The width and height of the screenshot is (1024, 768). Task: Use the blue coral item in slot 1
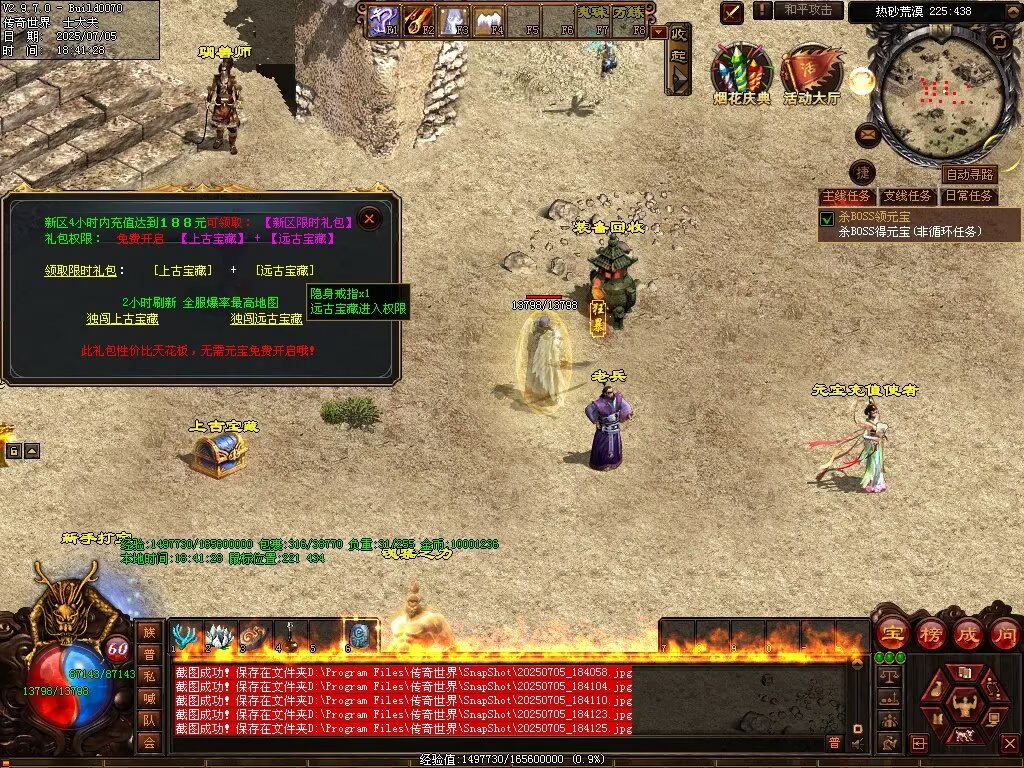184,635
